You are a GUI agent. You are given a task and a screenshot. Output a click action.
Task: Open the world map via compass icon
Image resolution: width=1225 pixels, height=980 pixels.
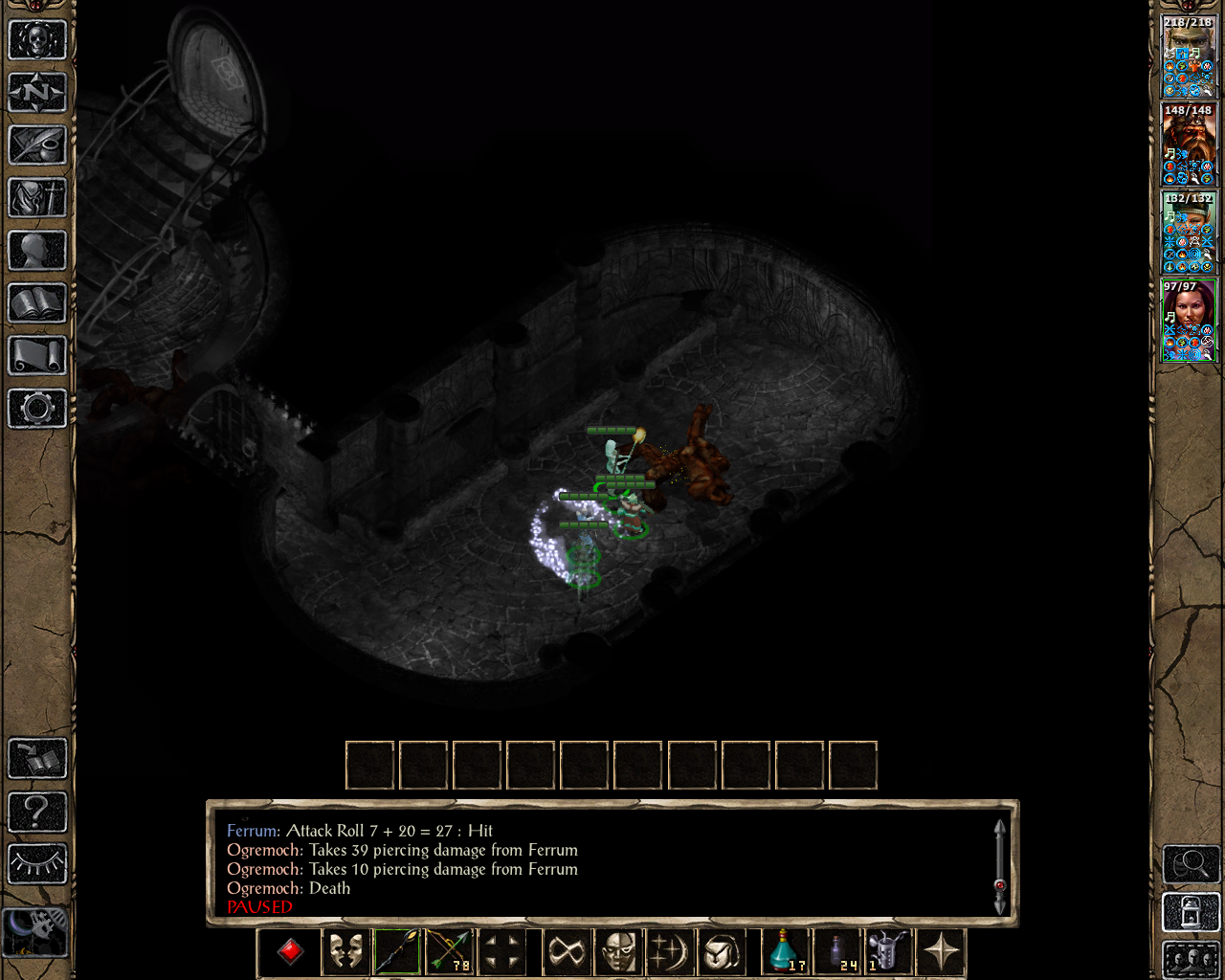(38, 93)
